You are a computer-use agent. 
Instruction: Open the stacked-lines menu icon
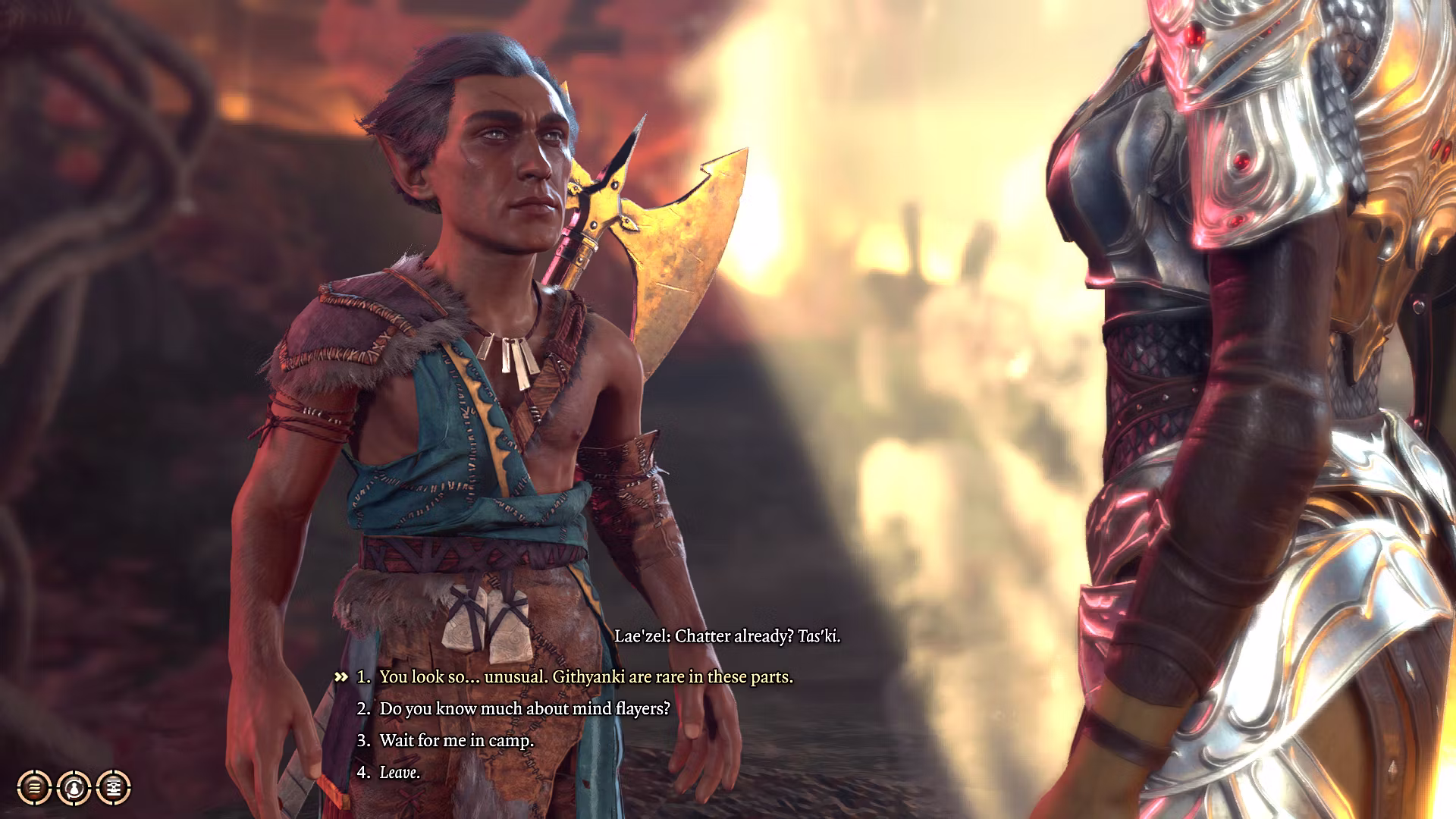pyautogui.click(x=34, y=788)
